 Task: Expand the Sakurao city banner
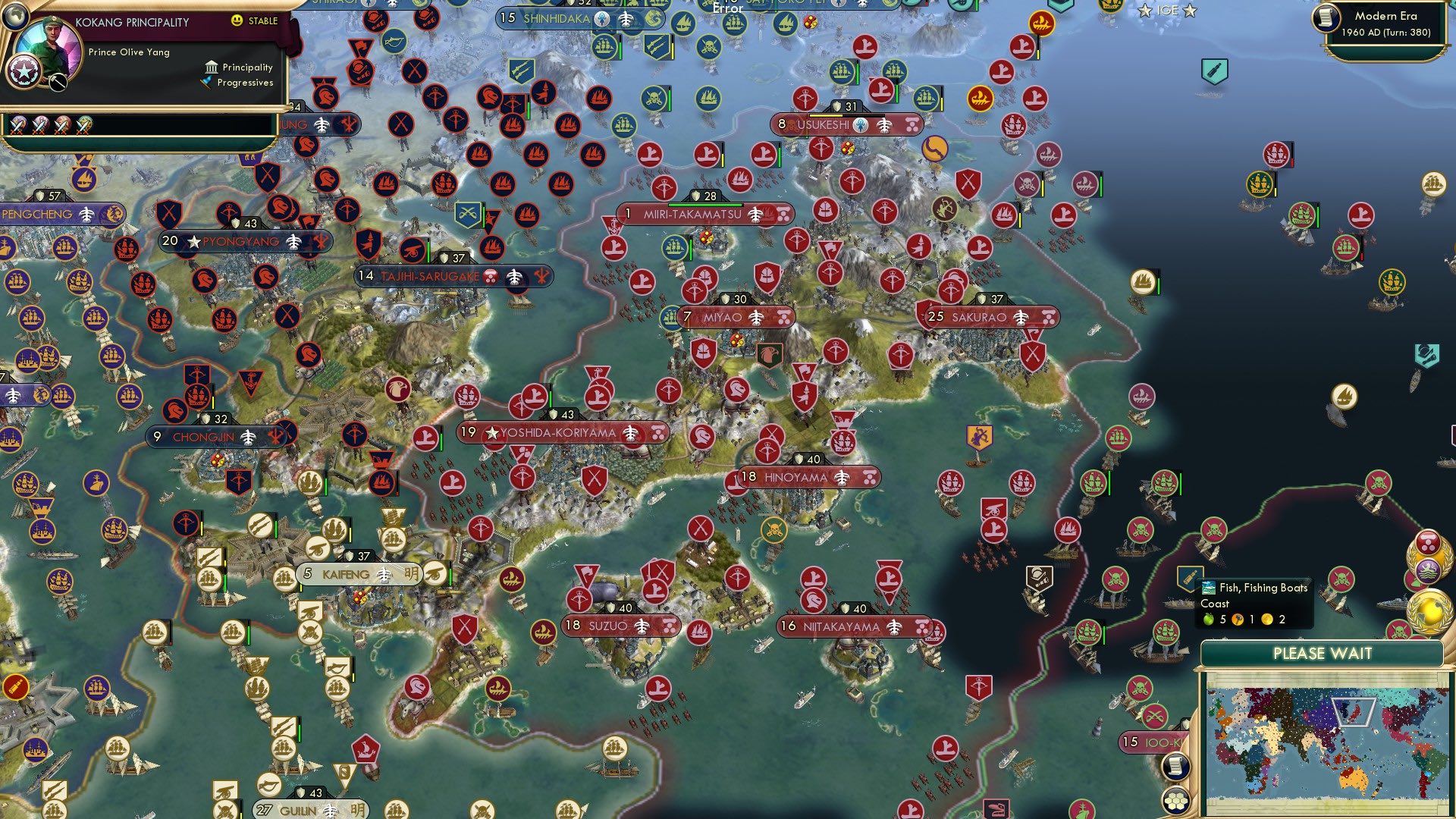984,317
